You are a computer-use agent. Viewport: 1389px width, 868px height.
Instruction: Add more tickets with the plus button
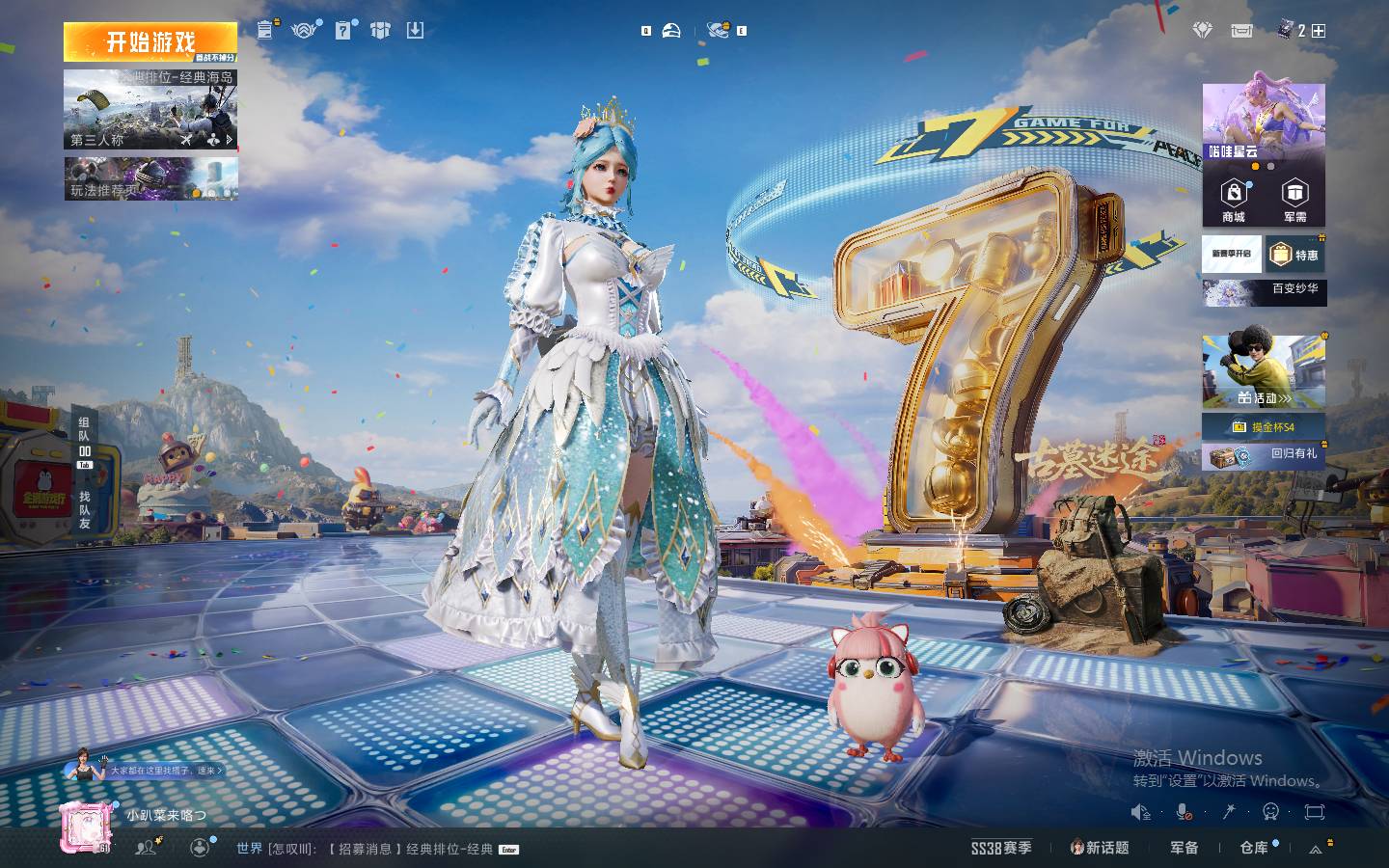[x=1319, y=31]
